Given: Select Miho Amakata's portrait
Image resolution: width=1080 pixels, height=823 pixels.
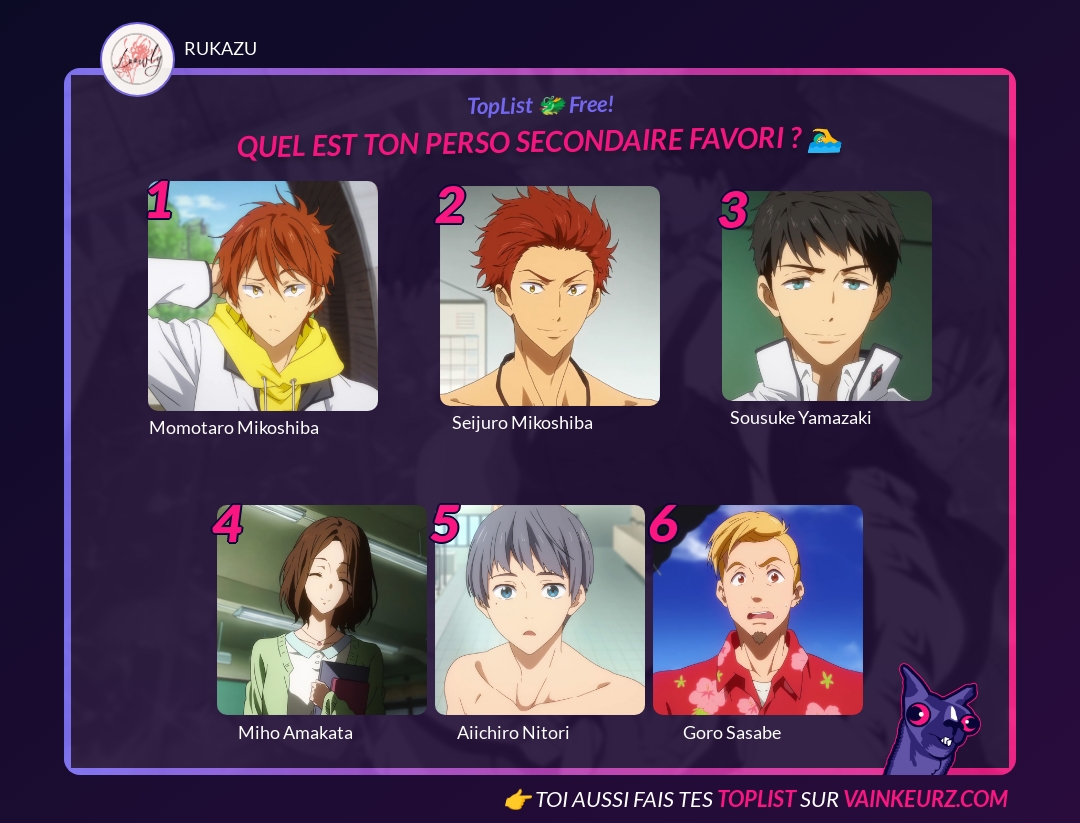Looking at the screenshot, I should click(x=322, y=610).
